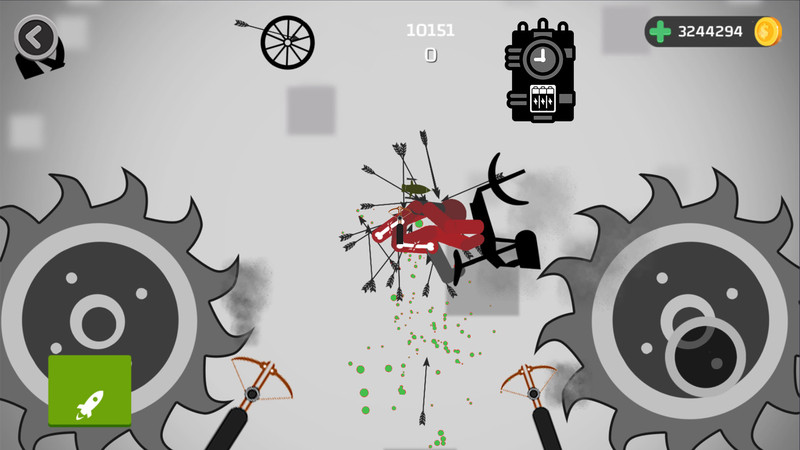Go back using the arrow button

[x=36, y=38]
